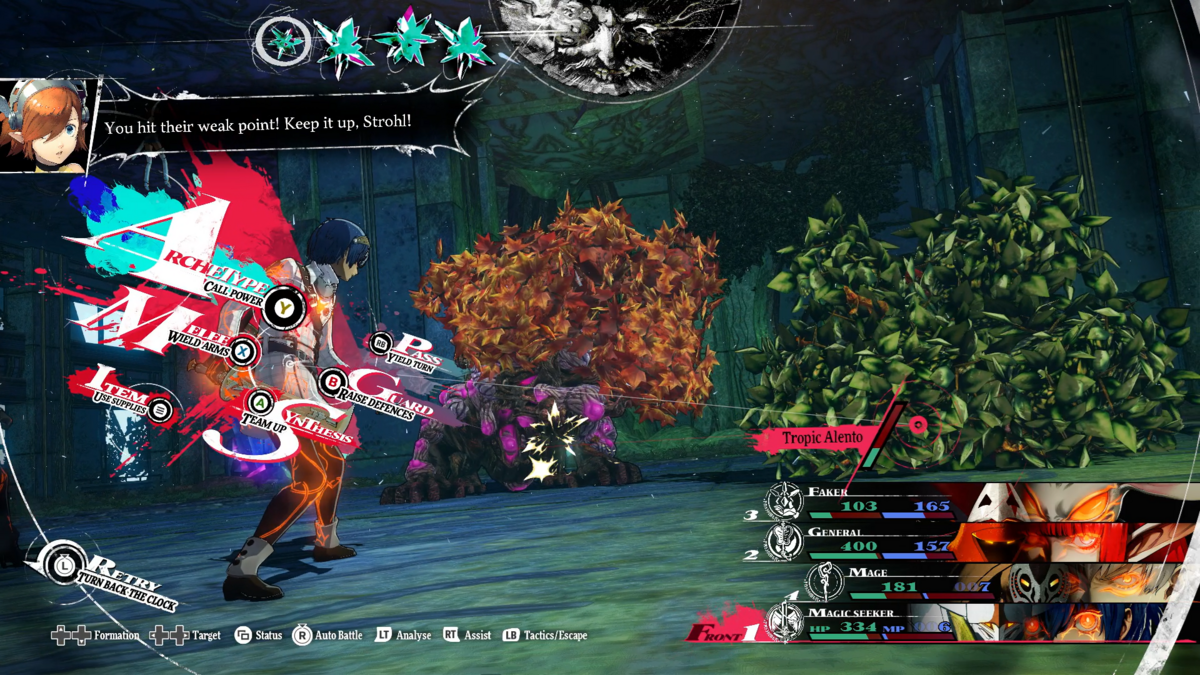Open Analyse for the enemy
The height and width of the screenshot is (675, 1200).
click(403, 636)
